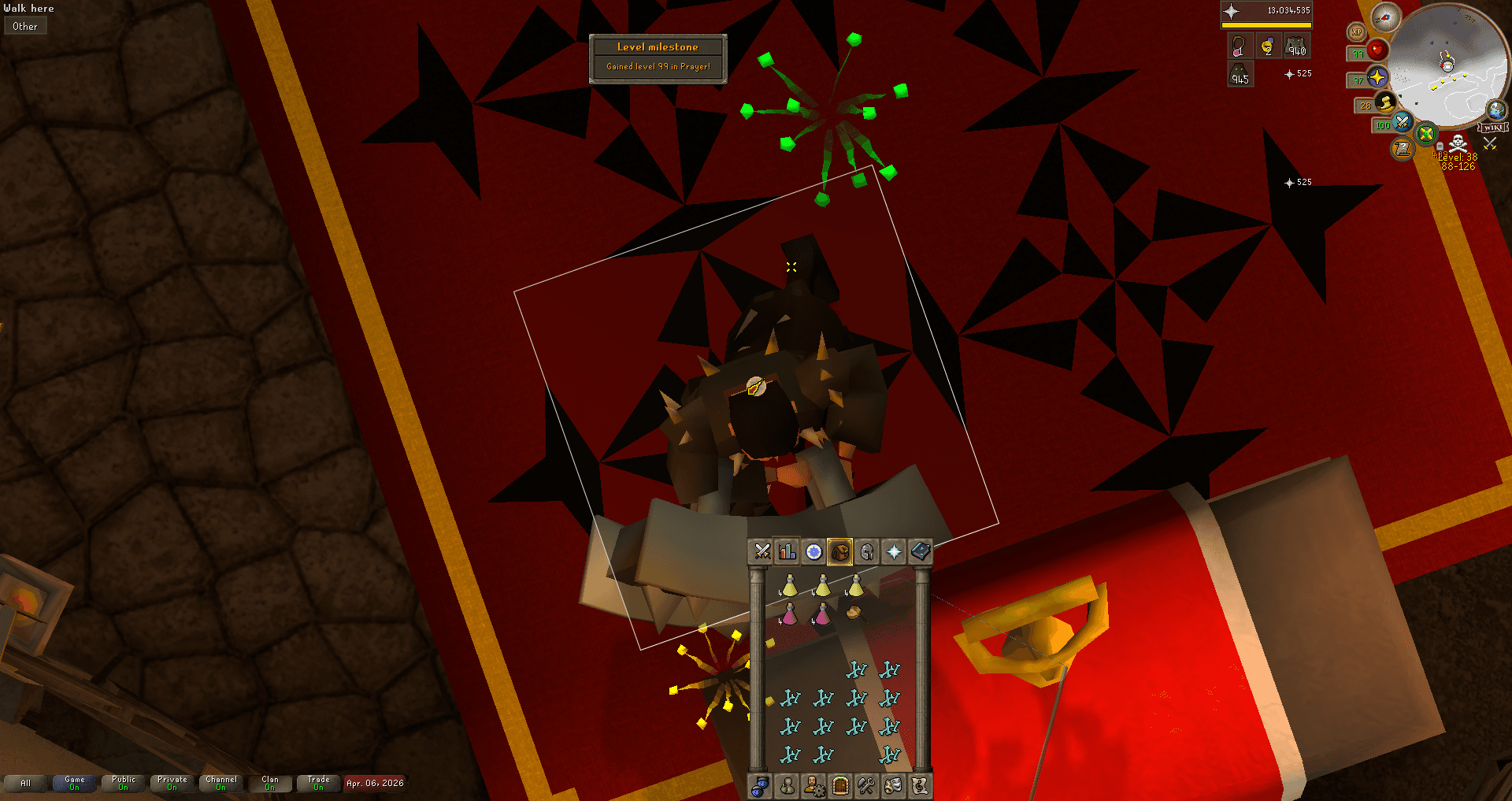Open the Music player tab
The width and height of the screenshot is (1512, 801).
pos(921,786)
